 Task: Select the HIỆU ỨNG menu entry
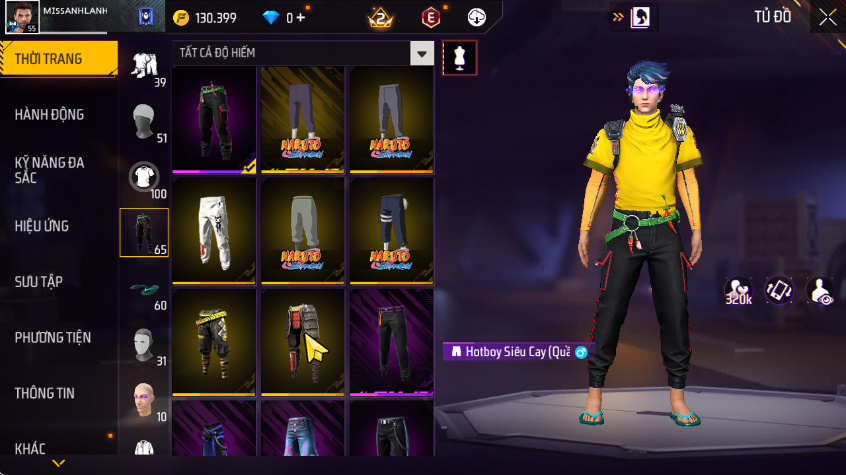point(42,226)
